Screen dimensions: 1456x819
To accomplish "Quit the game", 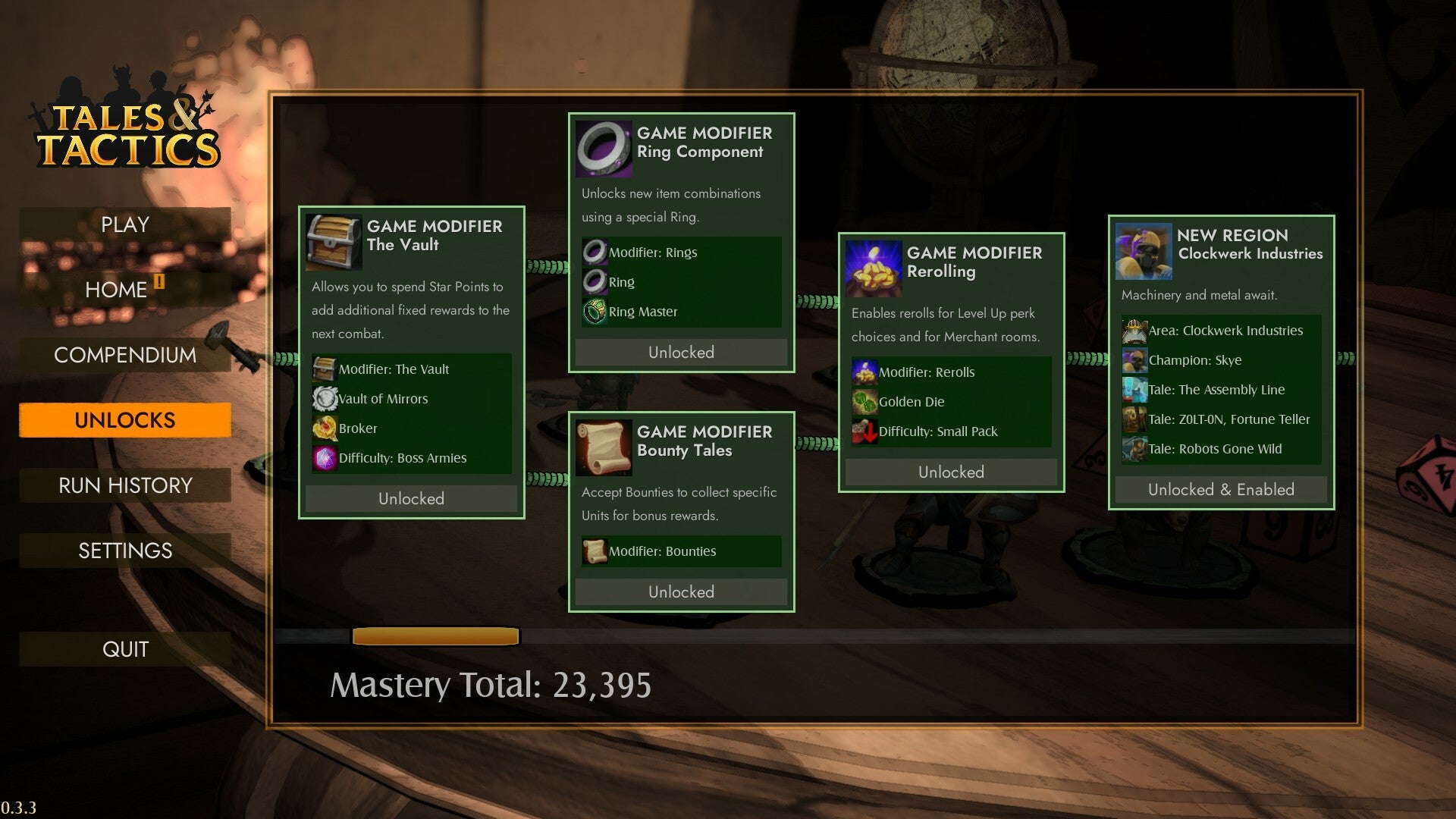I will tap(125, 649).
